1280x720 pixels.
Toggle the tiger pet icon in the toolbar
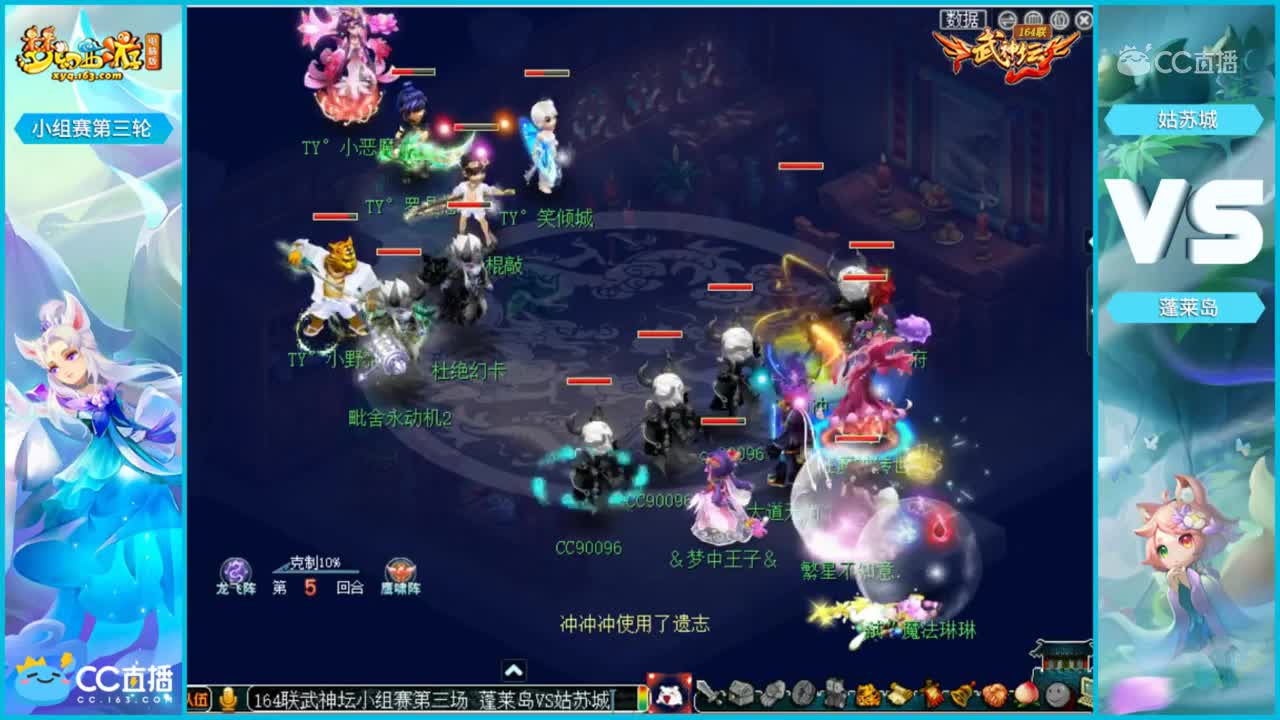(867, 693)
